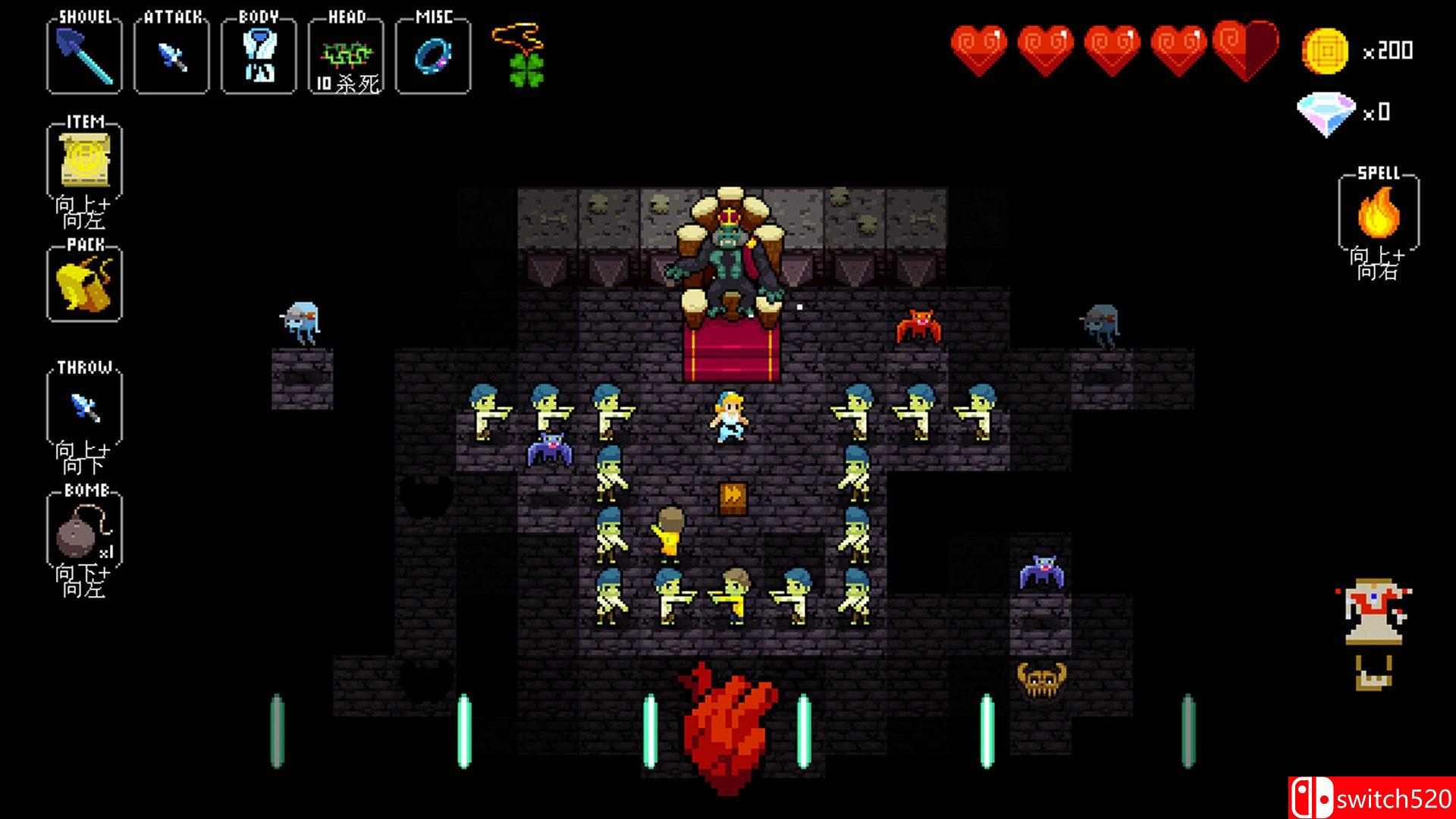Click the Head slot seaweed icon
Viewport: 1456px width, 819px height.
[x=345, y=53]
